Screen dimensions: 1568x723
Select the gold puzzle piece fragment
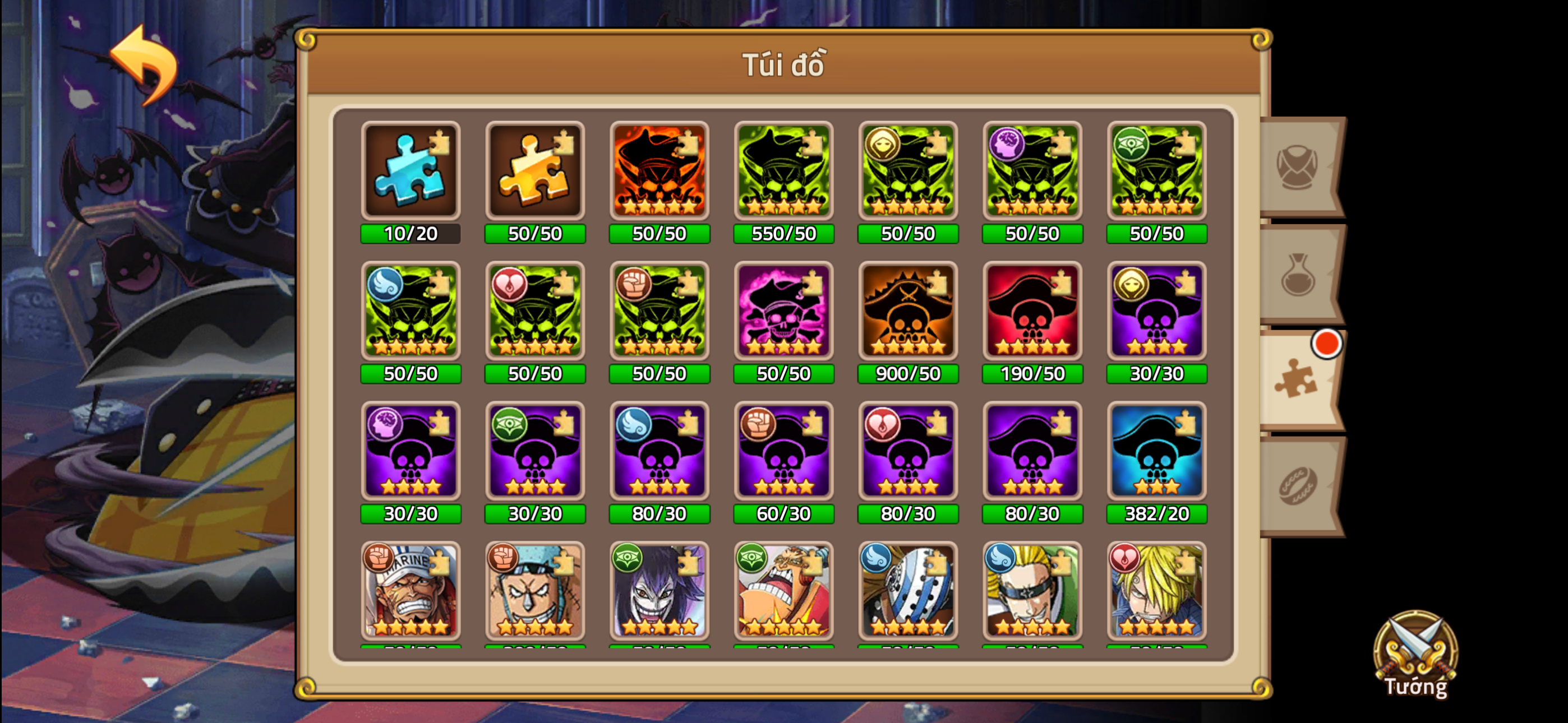pyautogui.click(x=535, y=172)
